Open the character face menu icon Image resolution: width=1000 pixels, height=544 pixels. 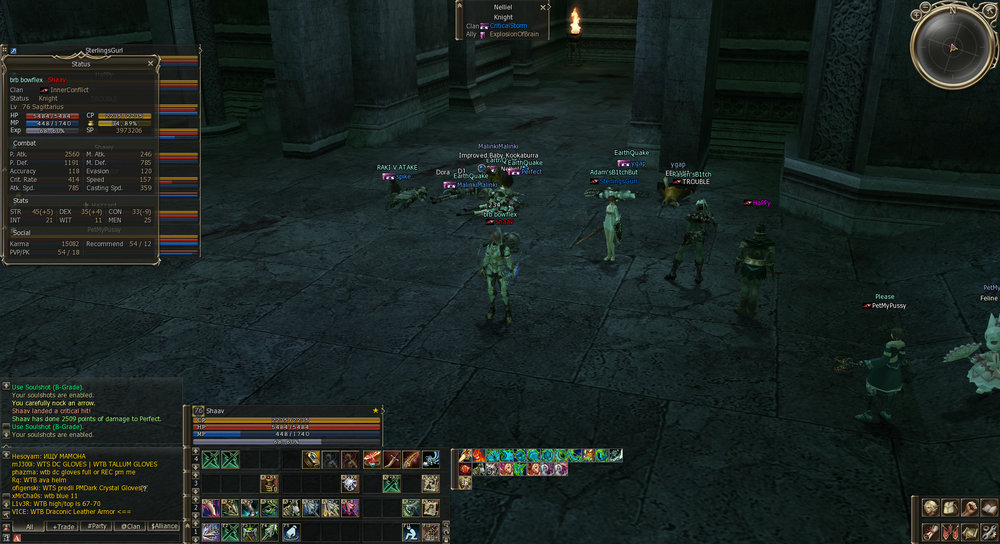coord(930,508)
